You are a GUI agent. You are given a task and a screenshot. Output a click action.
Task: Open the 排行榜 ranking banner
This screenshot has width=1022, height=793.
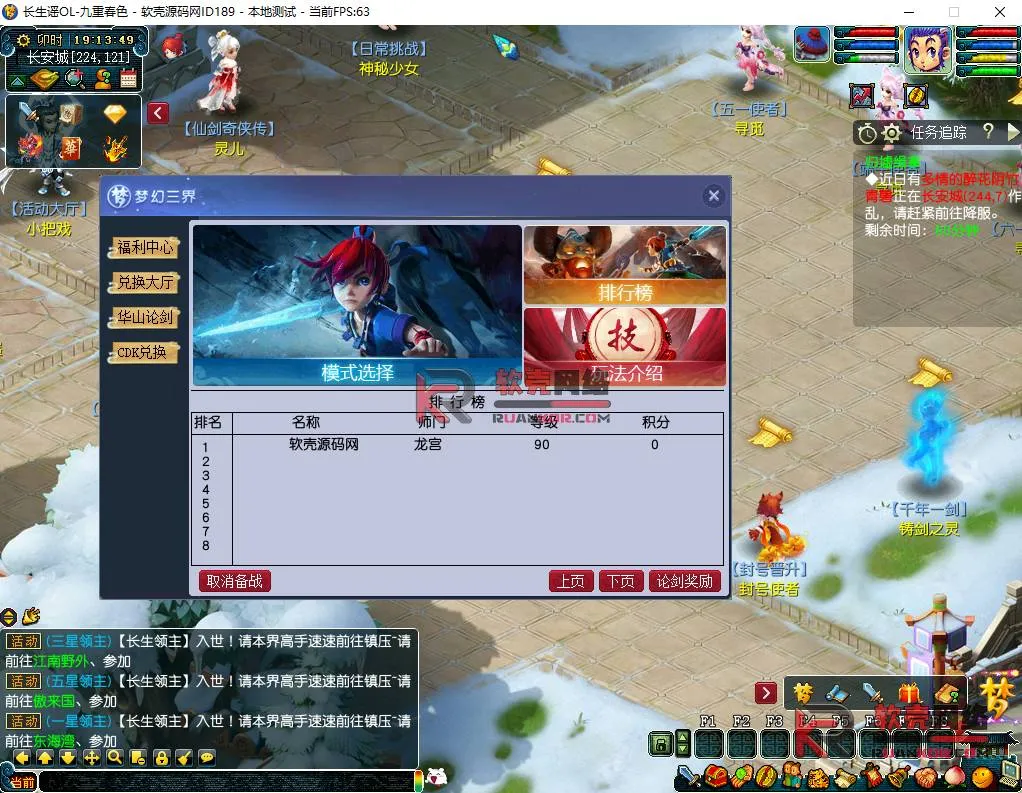tap(625, 264)
